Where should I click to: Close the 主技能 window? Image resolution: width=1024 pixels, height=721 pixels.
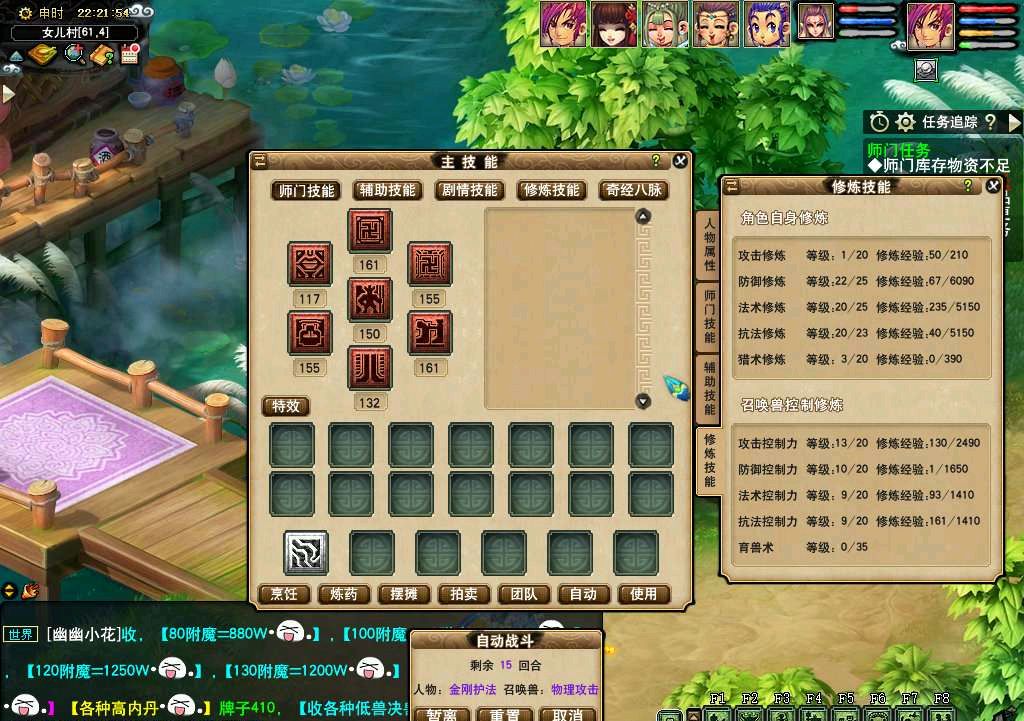pyautogui.click(x=680, y=161)
